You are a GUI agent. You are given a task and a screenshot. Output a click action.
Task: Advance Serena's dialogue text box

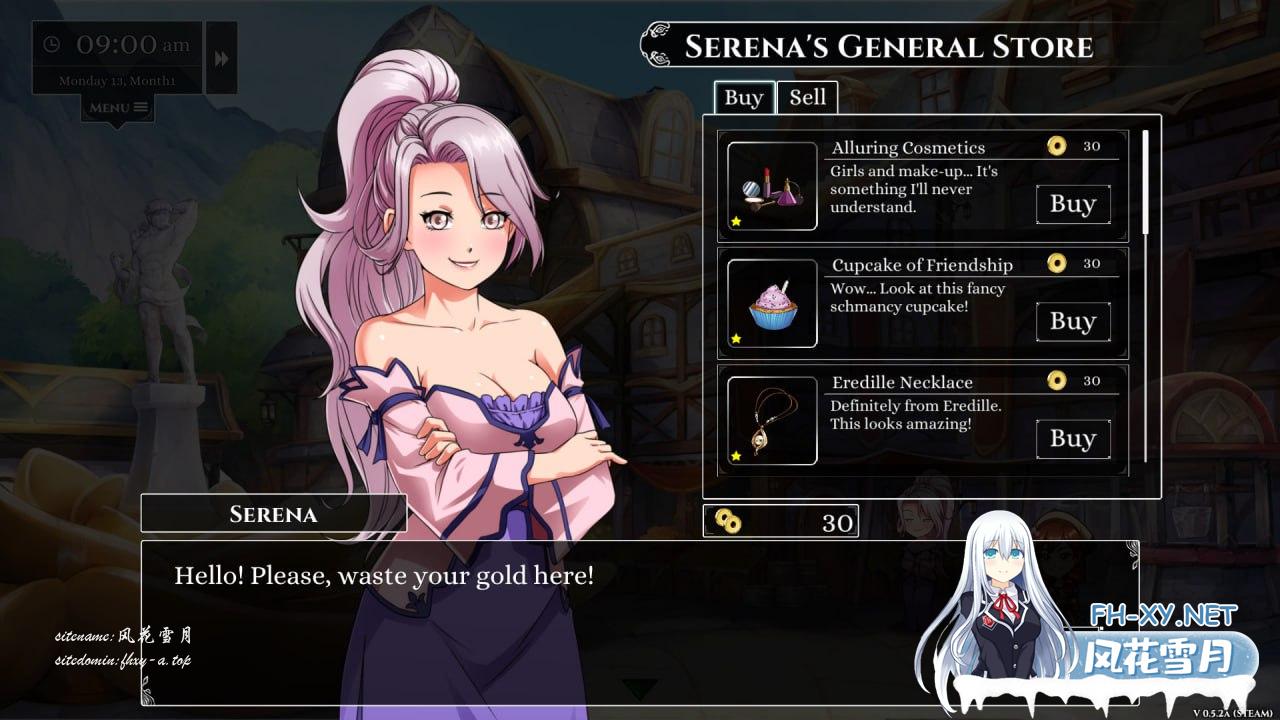coord(639,620)
